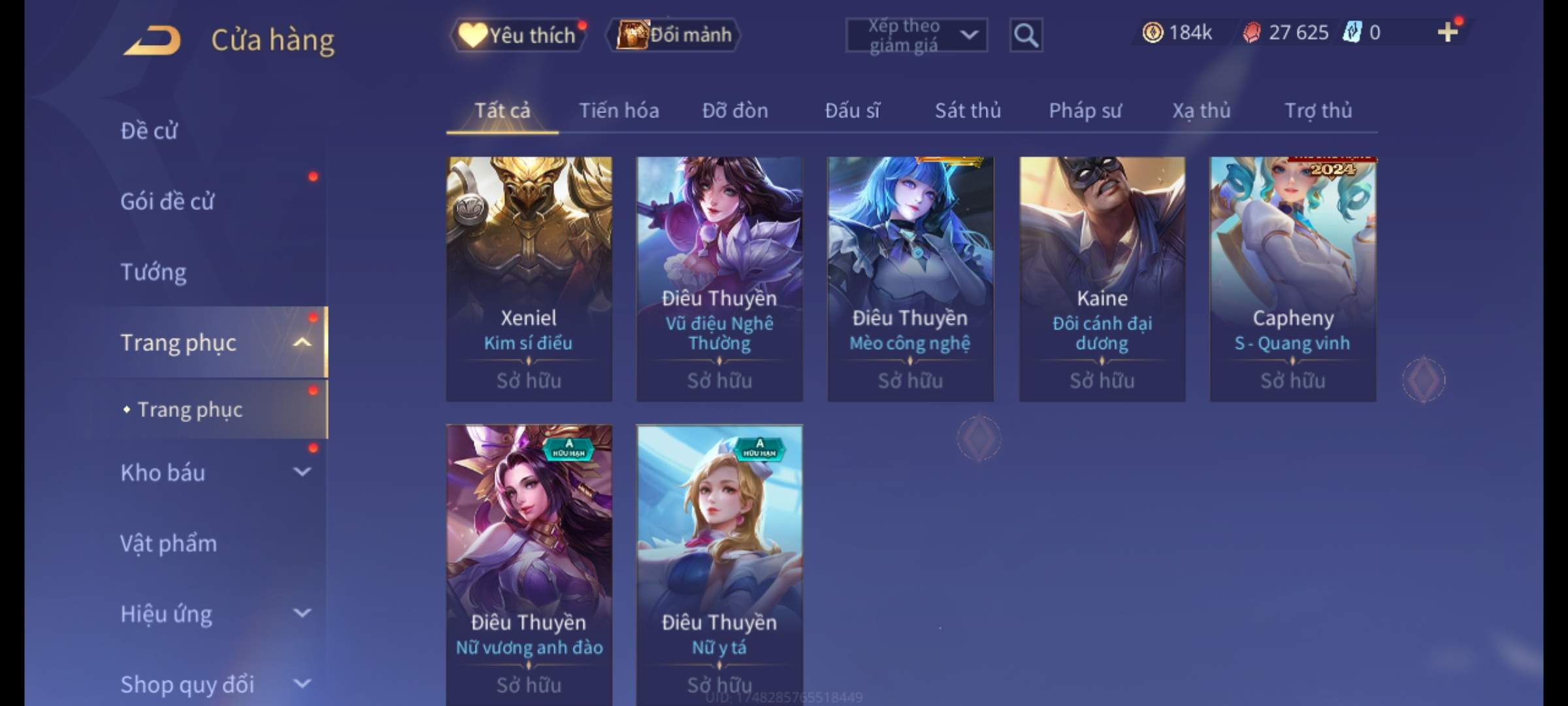The image size is (1568, 706).
Task: Select the Xeniel Kim sí điểu skin card
Action: pos(529,278)
